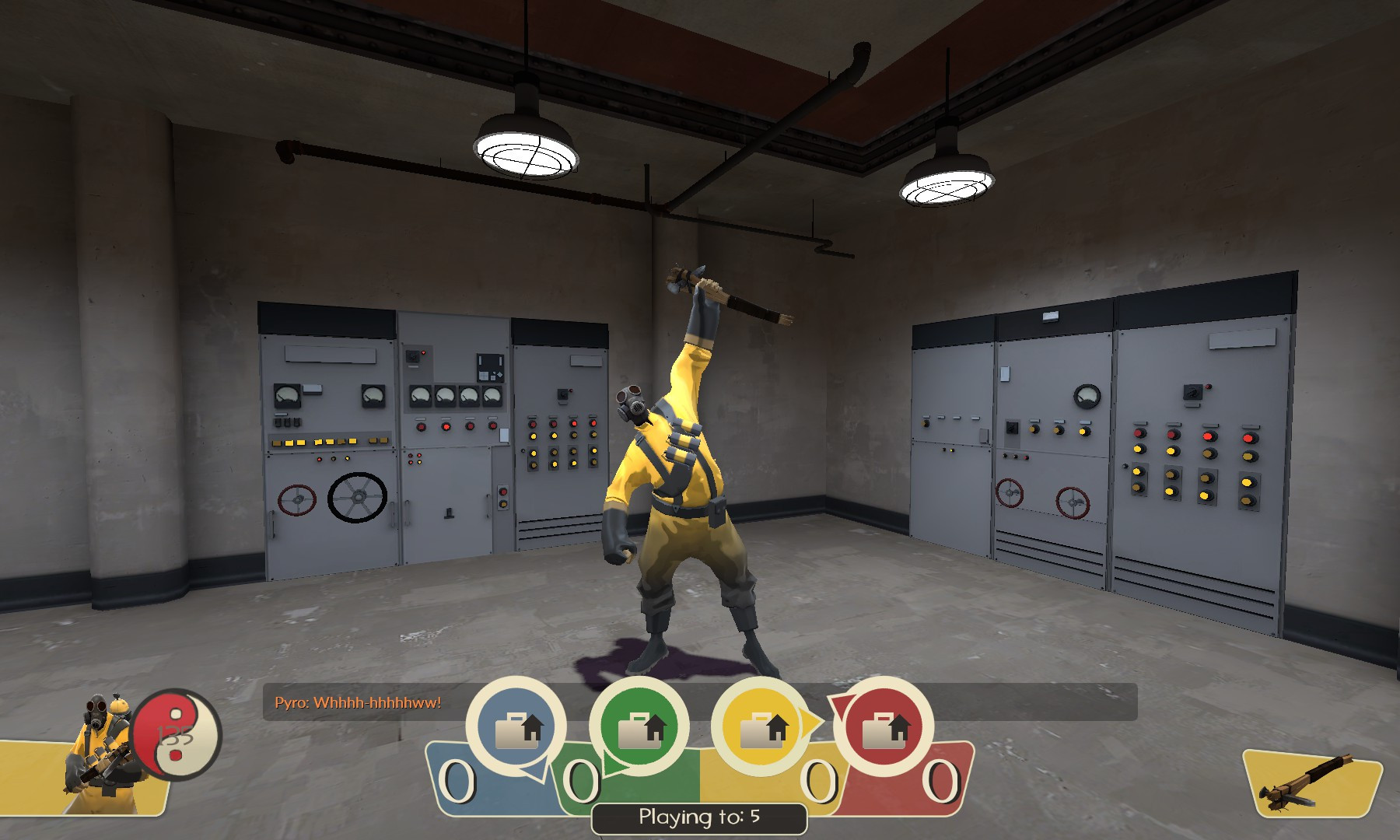Click the red team's score of 0

tap(941, 779)
